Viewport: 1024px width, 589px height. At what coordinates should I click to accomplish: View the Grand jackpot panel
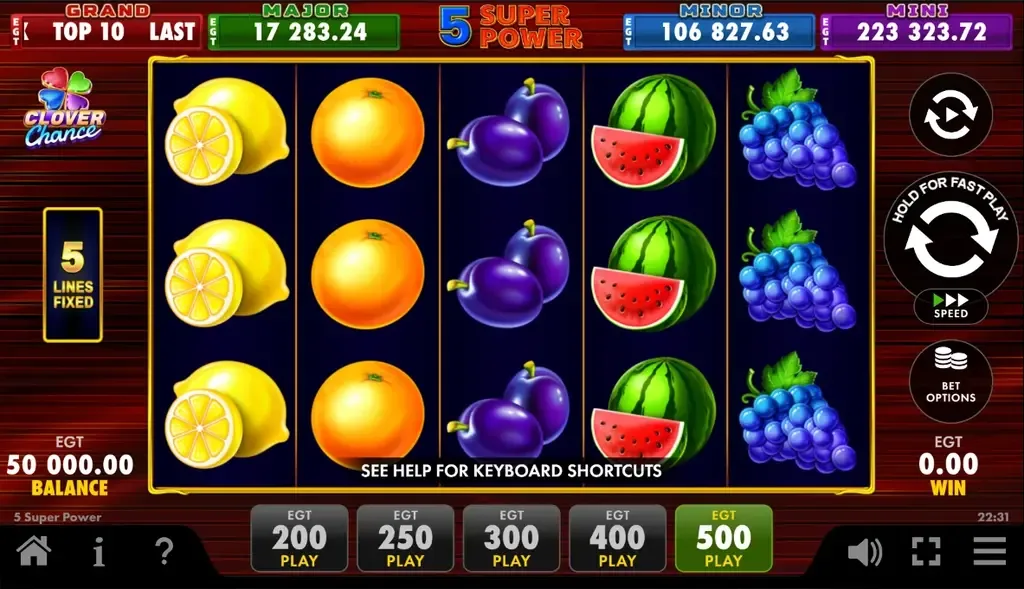click(105, 30)
